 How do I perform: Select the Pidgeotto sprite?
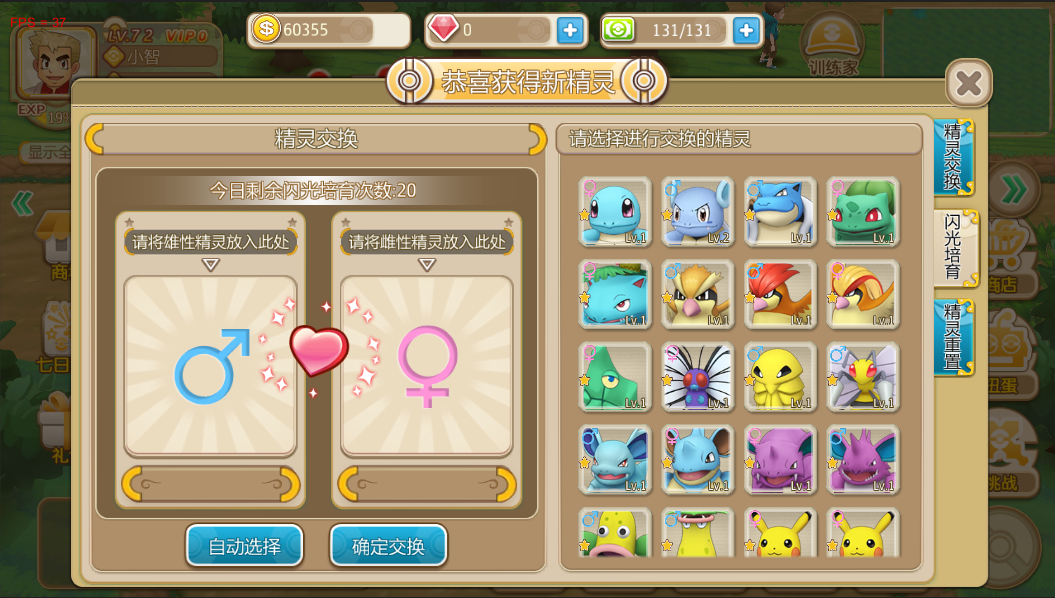tap(781, 294)
